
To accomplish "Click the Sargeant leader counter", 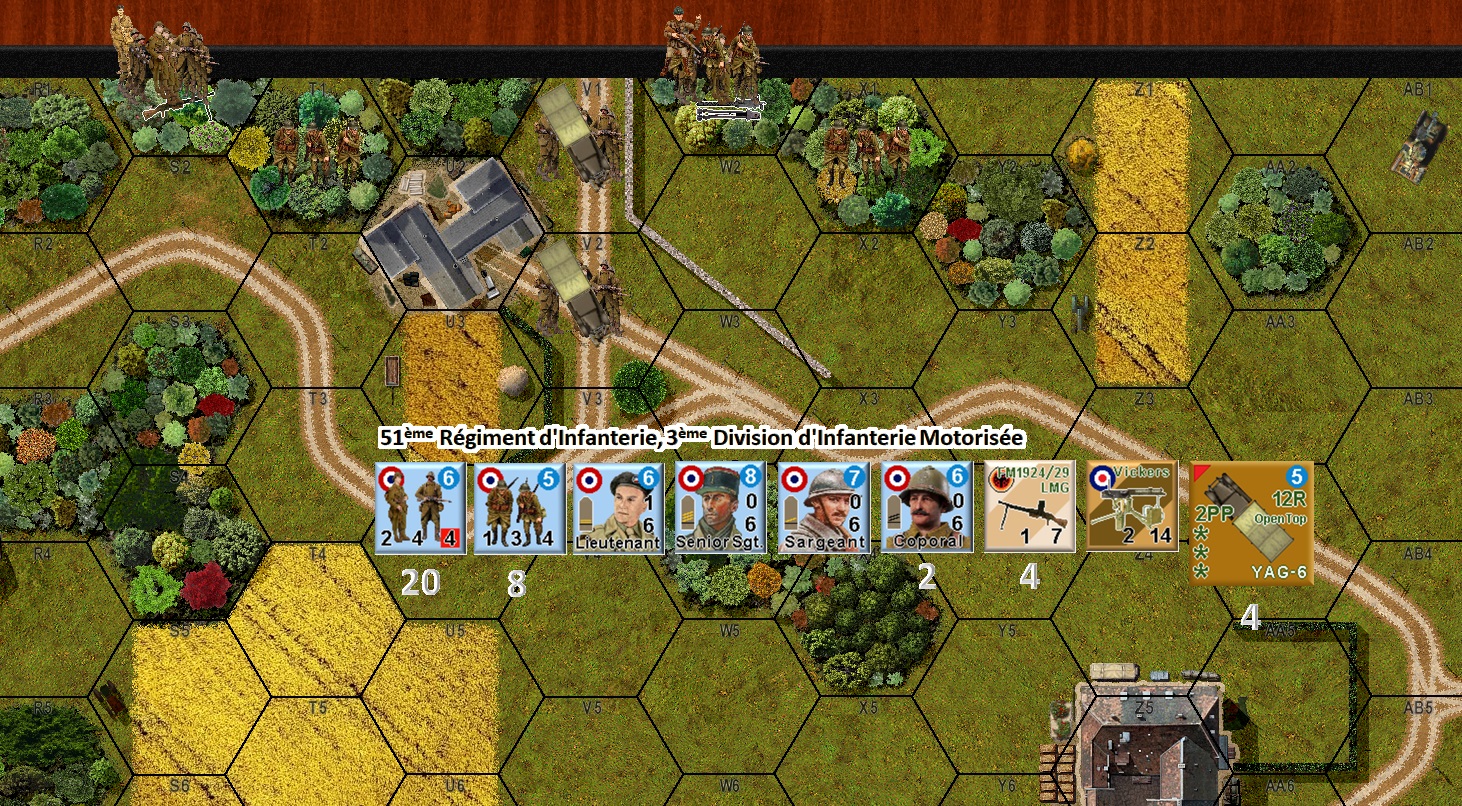I will (x=822, y=506).
